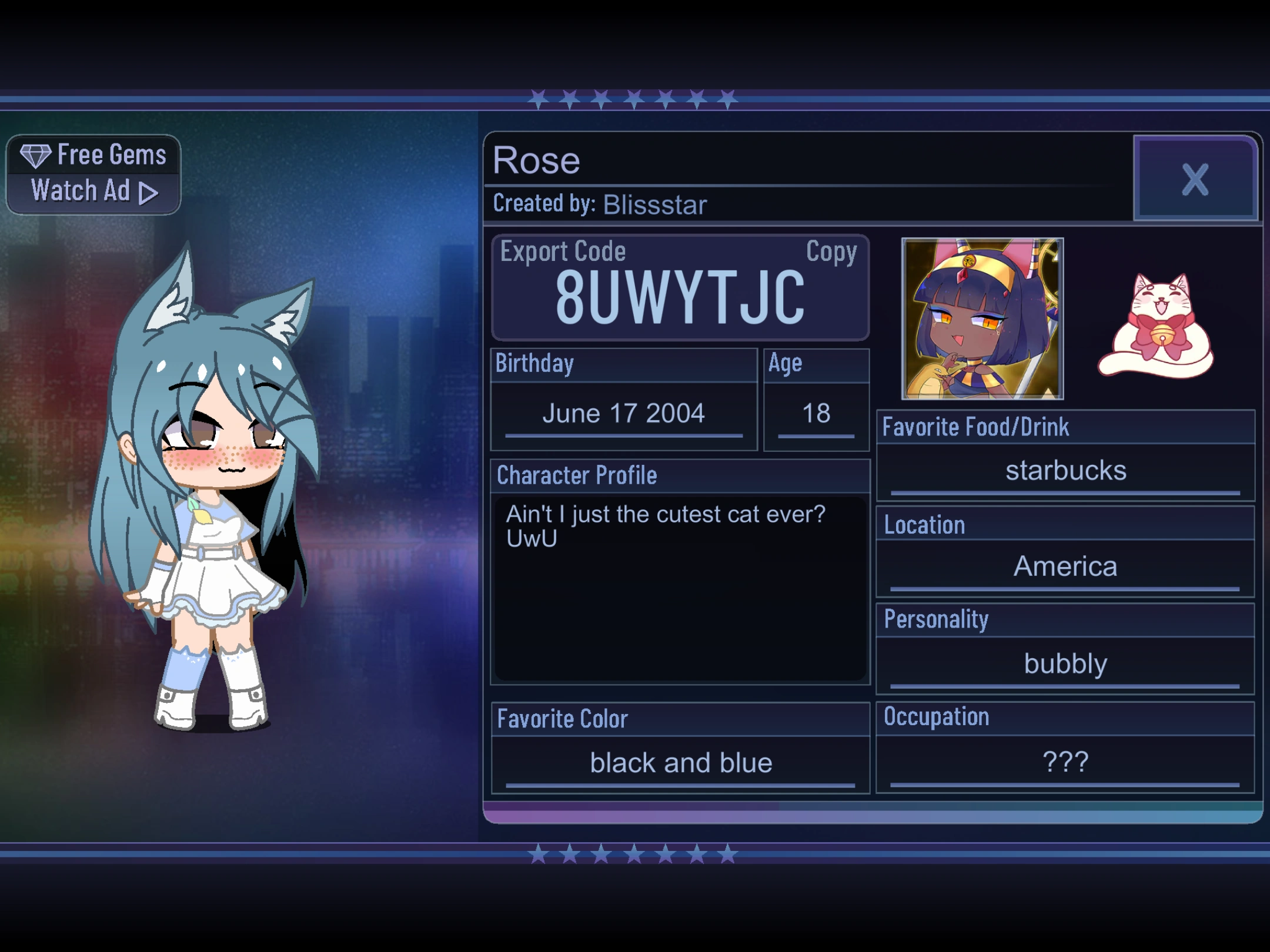Click the Favorite Food/Drink field showing starbucks
Screen dimensions: 1270x952
tap(1066, 470)
